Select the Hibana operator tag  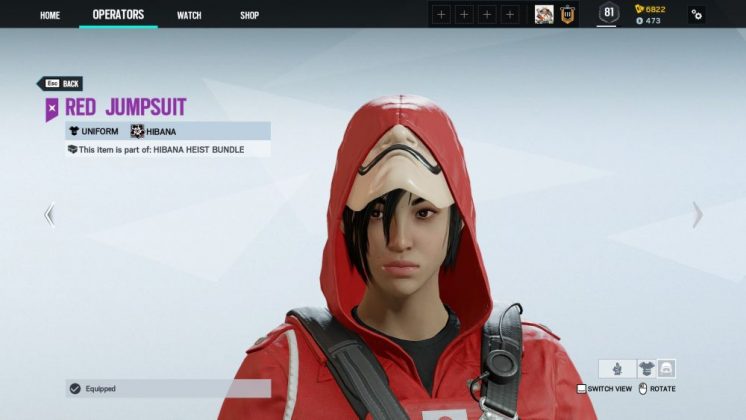(x=159, y=131)
